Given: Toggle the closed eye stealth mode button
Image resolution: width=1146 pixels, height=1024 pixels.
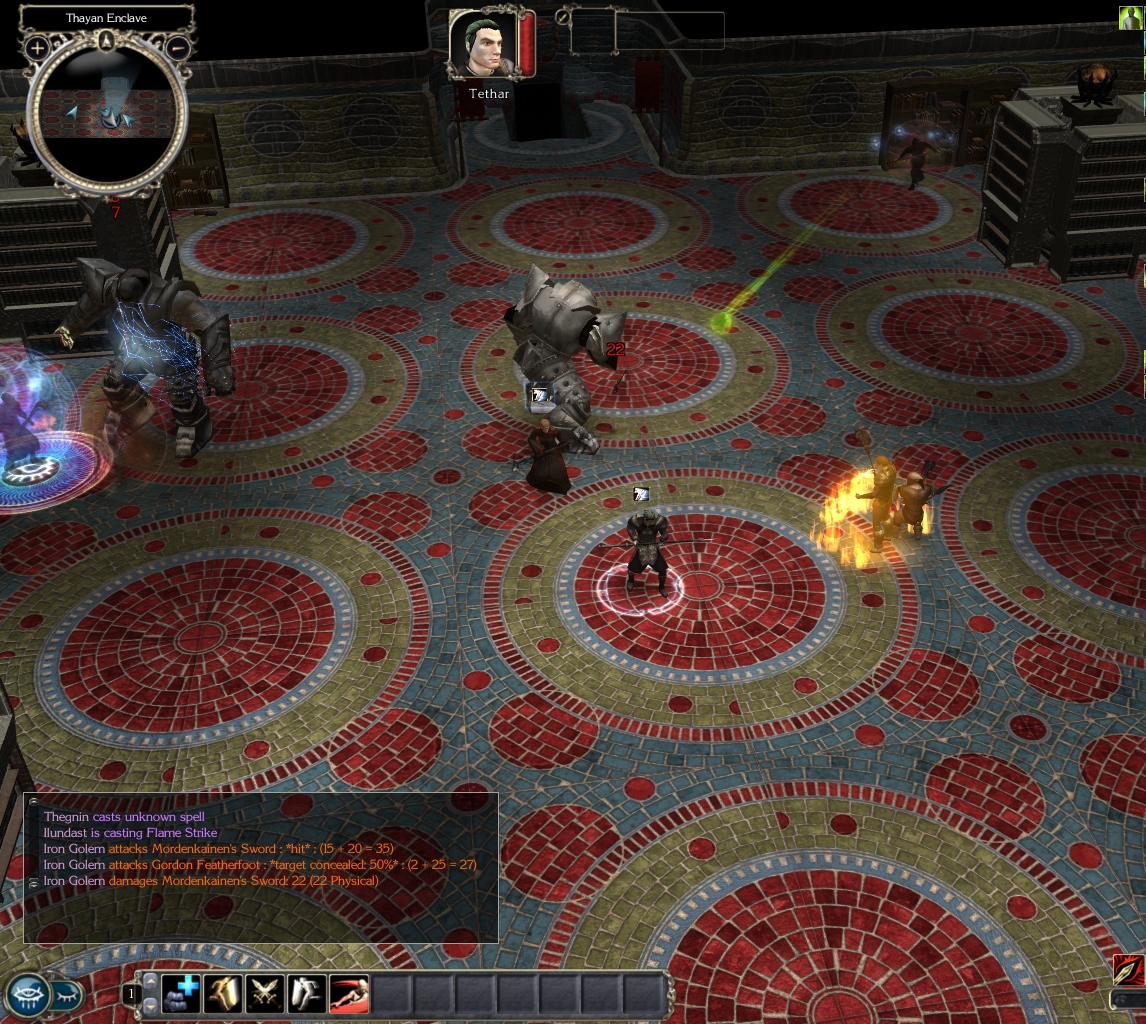Looking at the screenshot, I should tap(65, 994).
